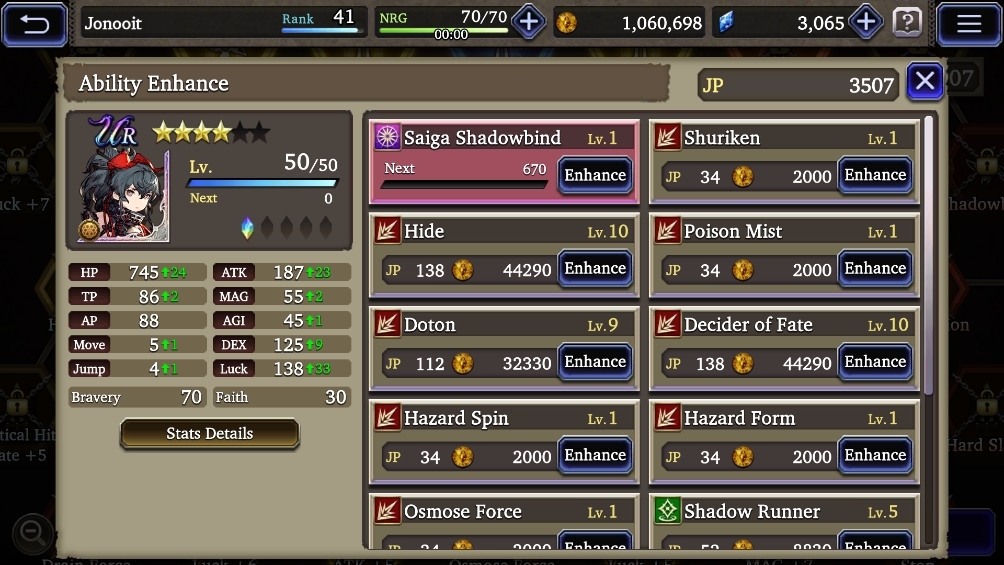
Task: Enhance the Poison Mist ability
Action: [874, 268]
